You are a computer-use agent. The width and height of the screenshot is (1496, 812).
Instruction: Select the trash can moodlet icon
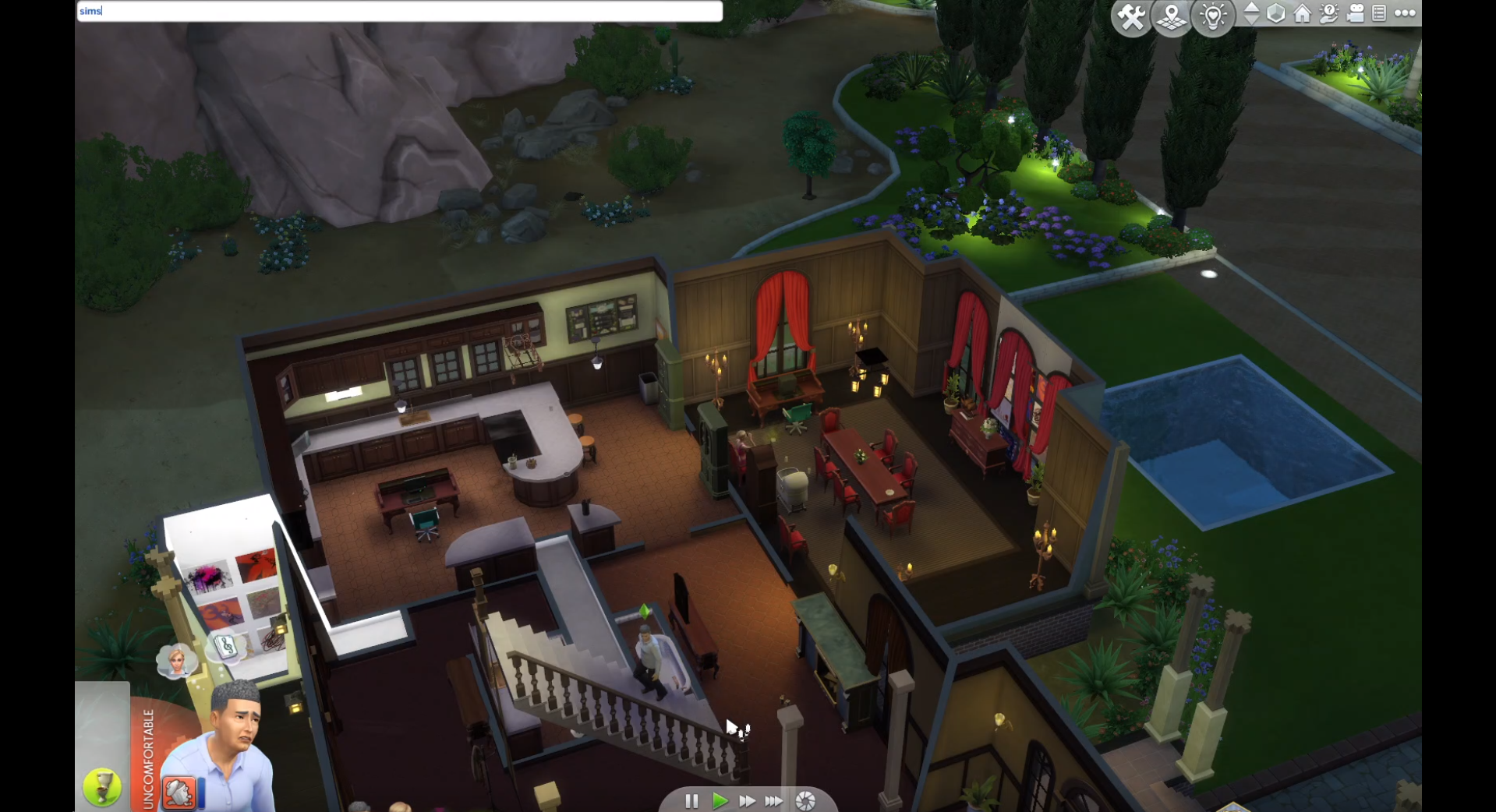click(x=179, y=793)
